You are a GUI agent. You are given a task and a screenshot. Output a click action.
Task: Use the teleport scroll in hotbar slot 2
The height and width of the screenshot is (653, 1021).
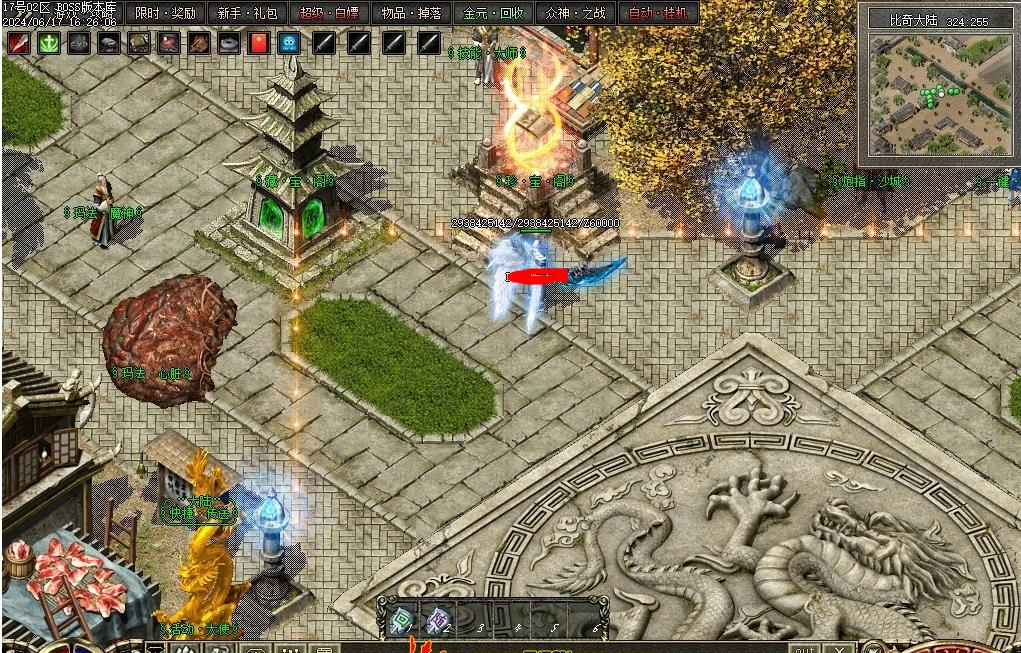(438, 622)
